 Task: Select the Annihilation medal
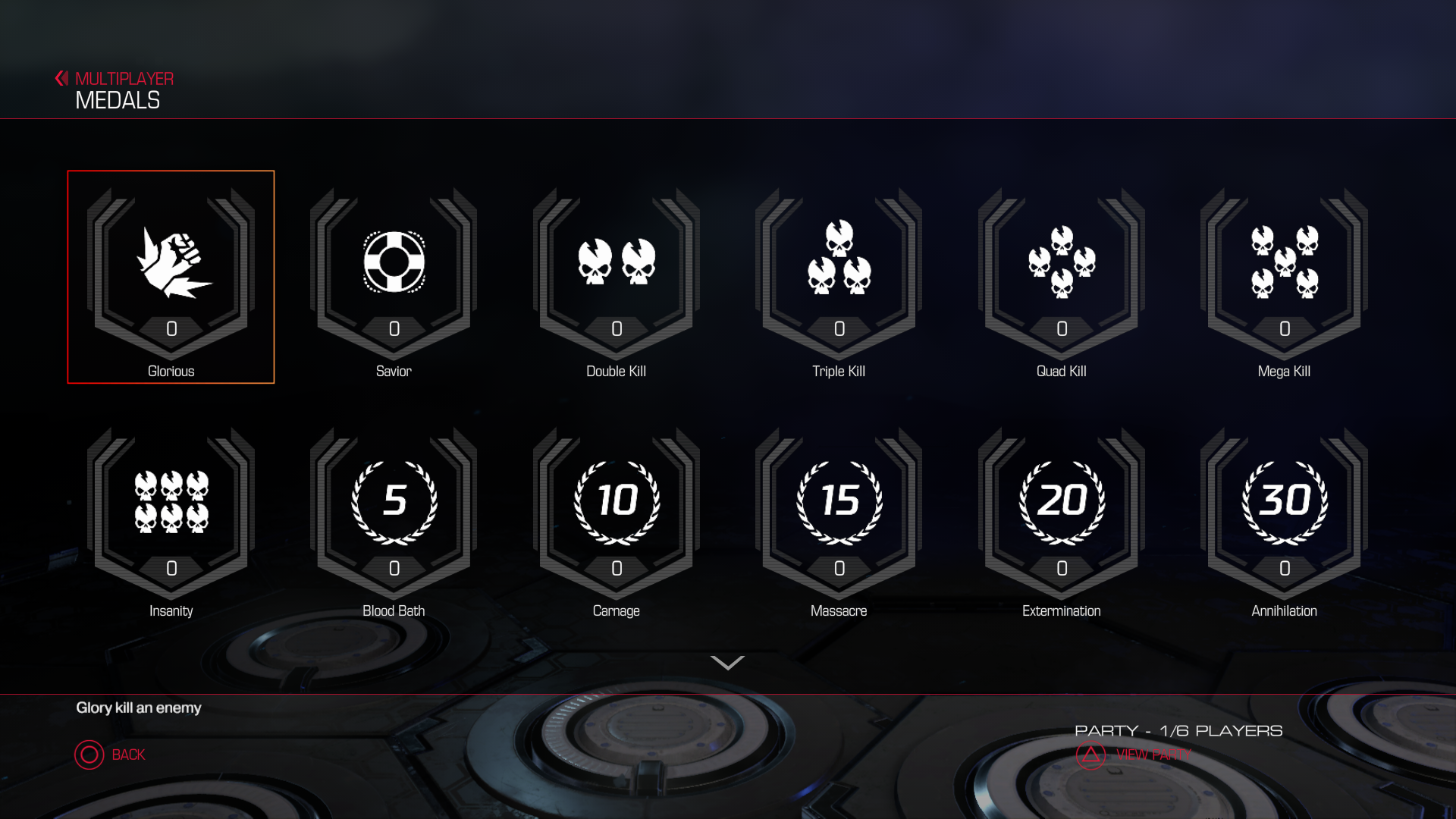(1284, 516)
